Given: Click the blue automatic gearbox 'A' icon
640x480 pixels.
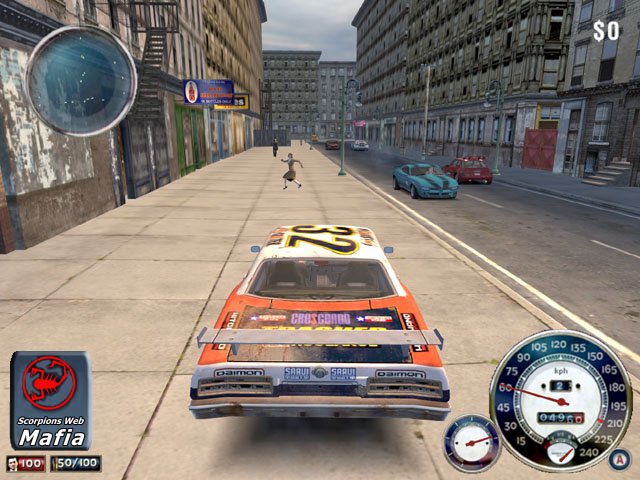Looking at the screenshot, I should click(619, 459).
